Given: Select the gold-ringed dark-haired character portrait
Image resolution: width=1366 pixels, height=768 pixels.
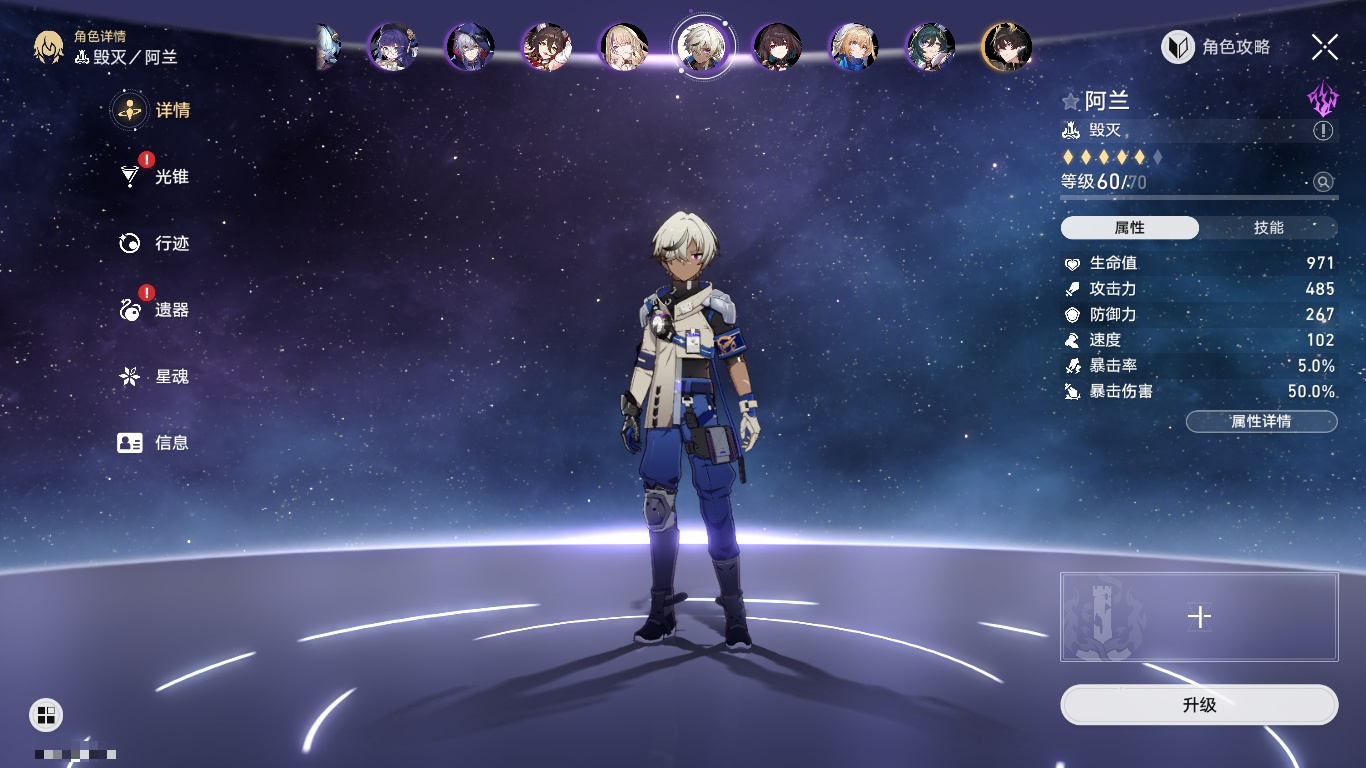Looking at the screenshot, I should click(1006, 47).
